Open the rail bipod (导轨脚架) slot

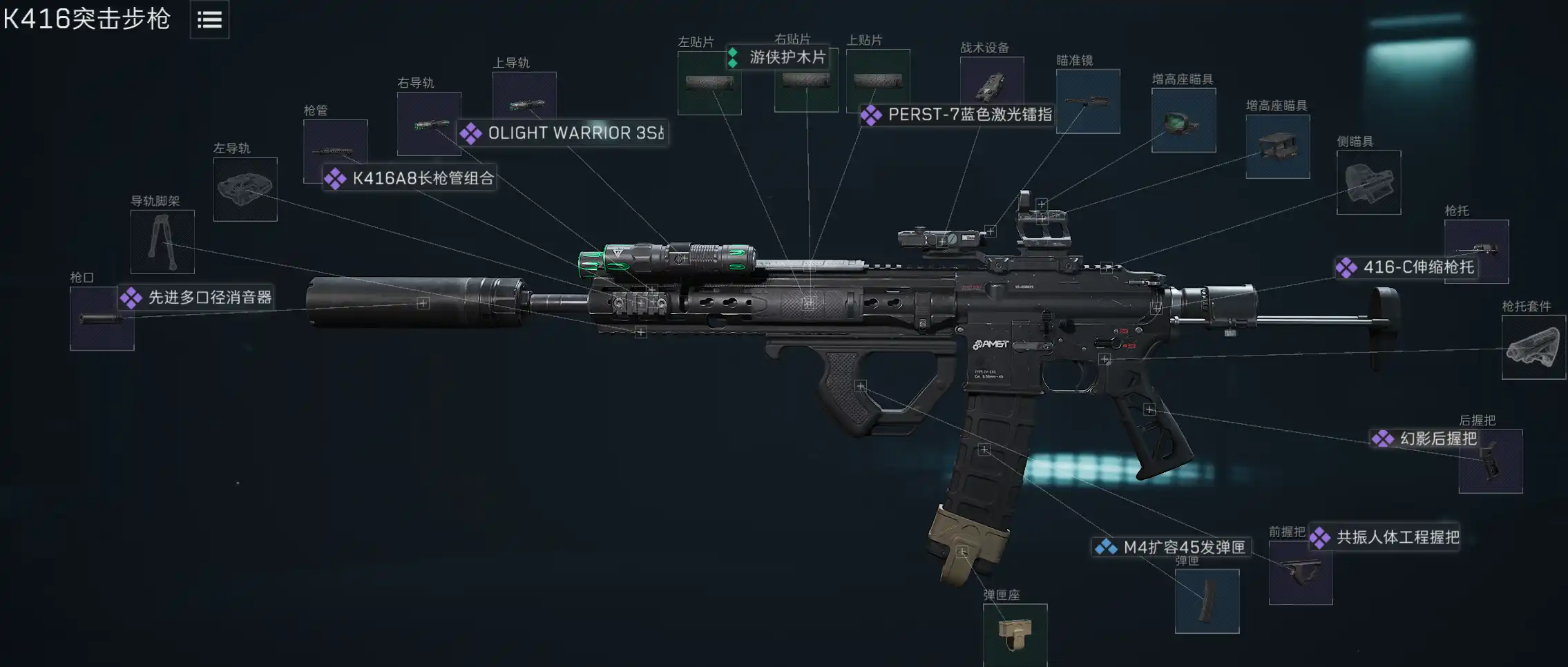162,242
